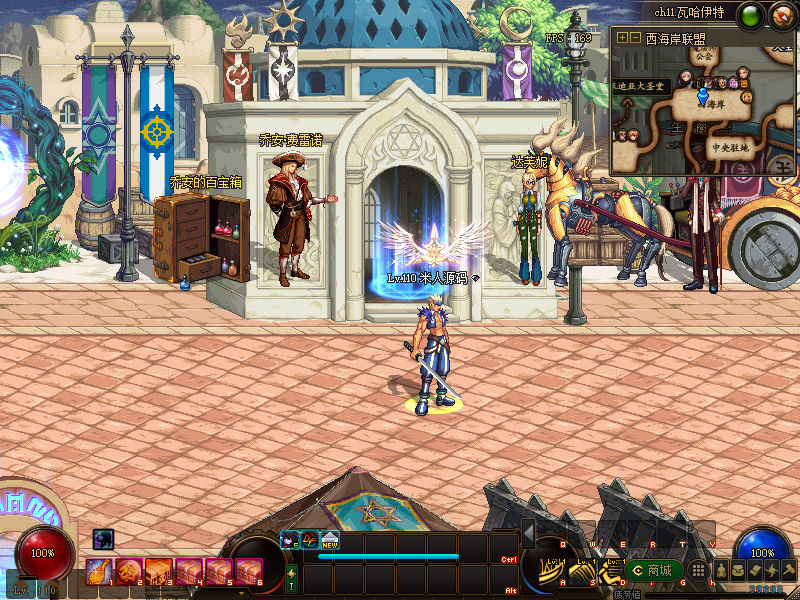The image size is (800, 600).
Task: Open the NEW mail envelope icon
Action: pyautogui.click(x=329, y=540)
